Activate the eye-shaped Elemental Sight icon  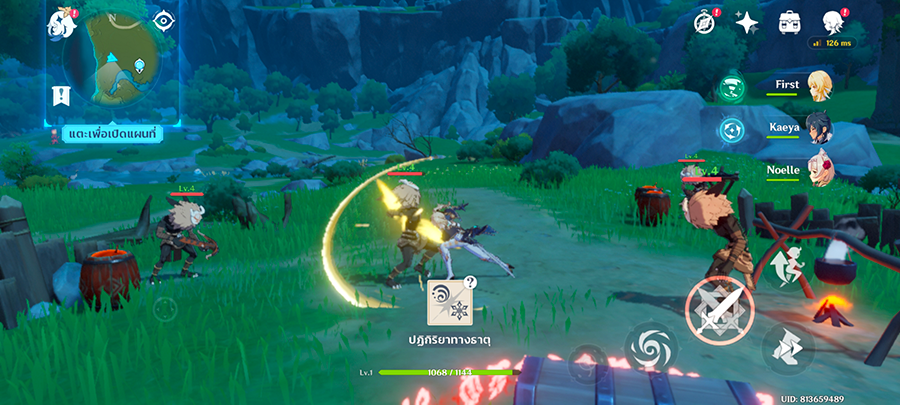pyautogui.click(x=164, y=20)
